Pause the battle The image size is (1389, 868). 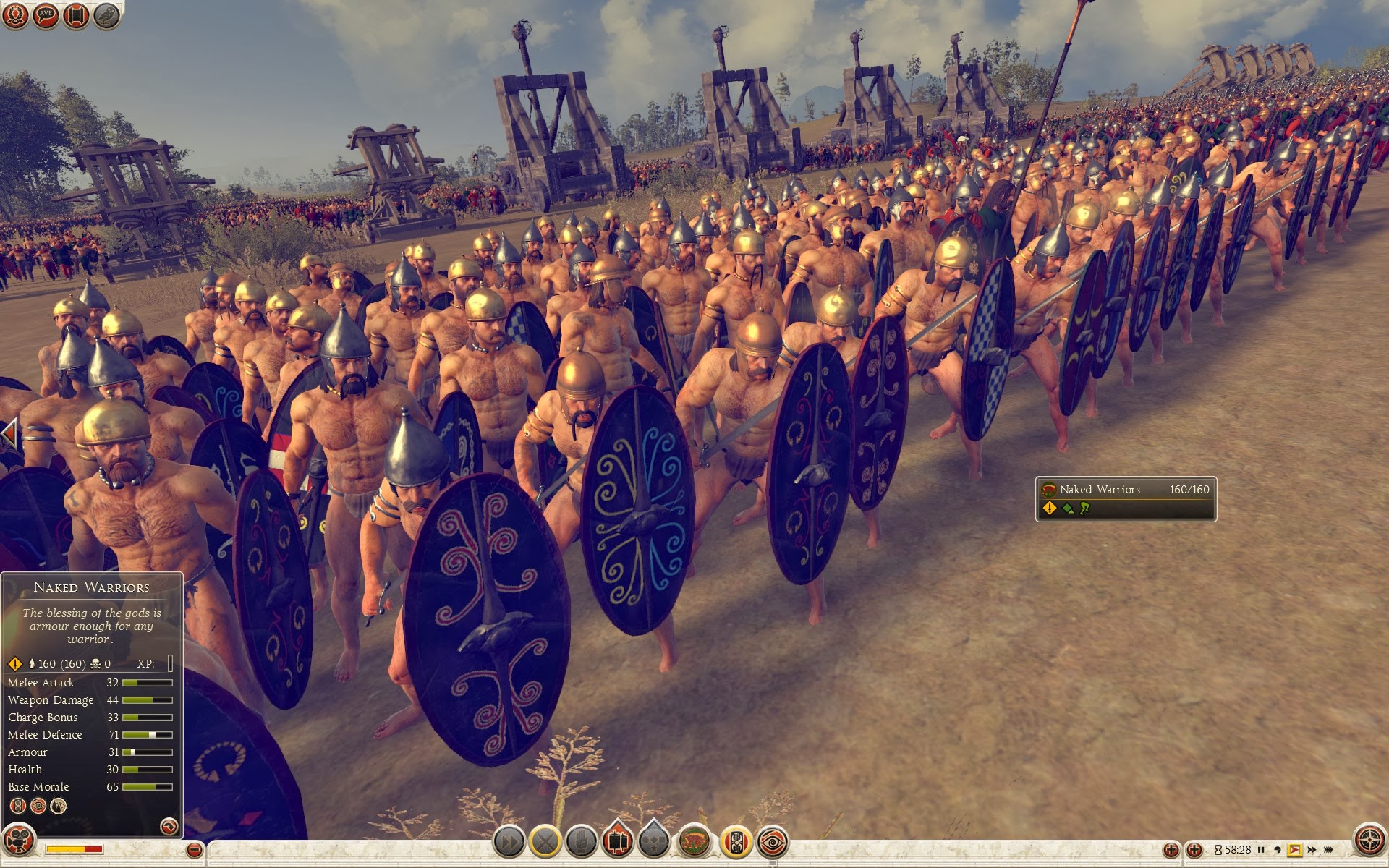(1261, 850)
